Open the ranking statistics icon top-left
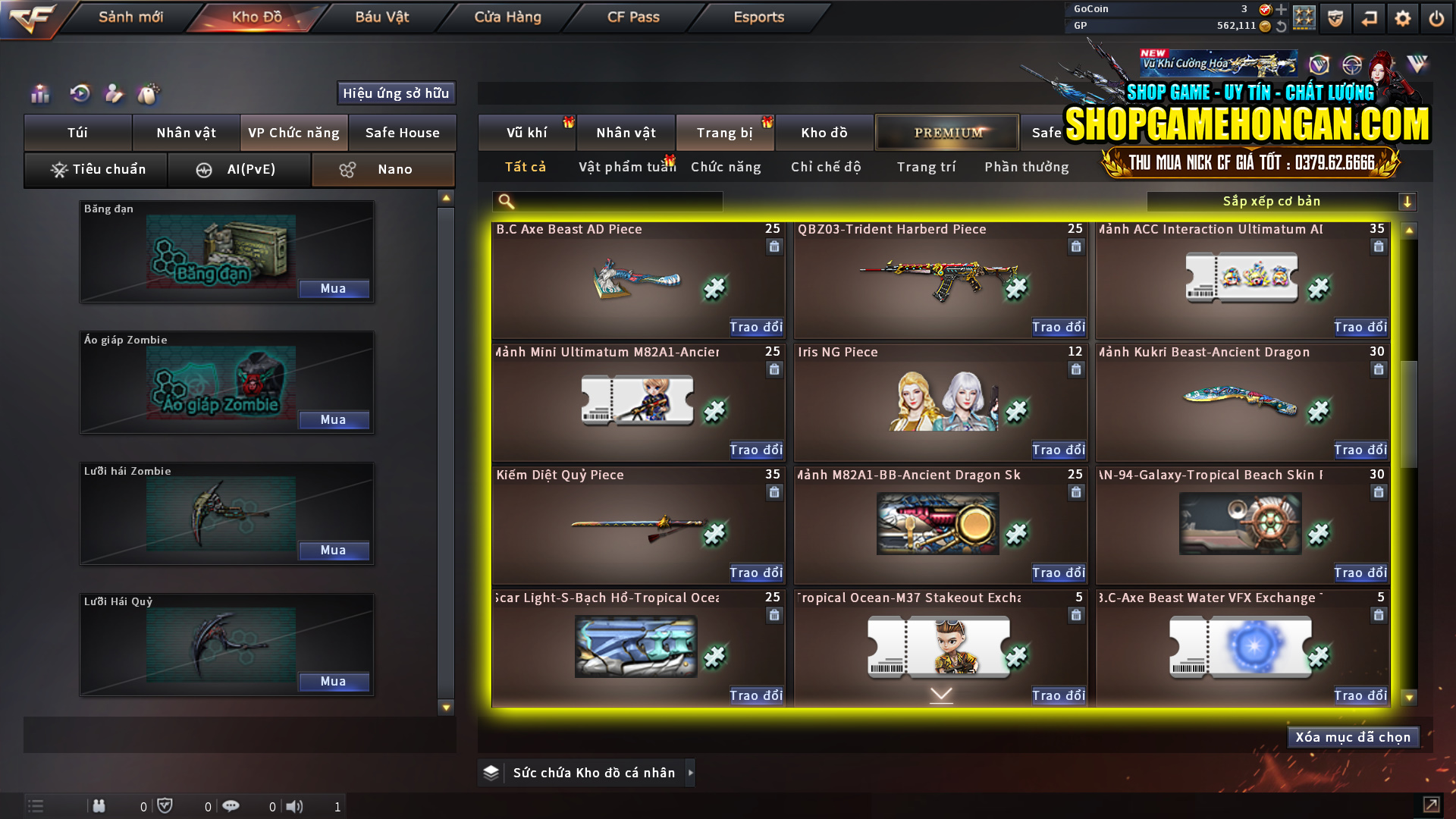1456x819 pixels. tap(39, 94)
